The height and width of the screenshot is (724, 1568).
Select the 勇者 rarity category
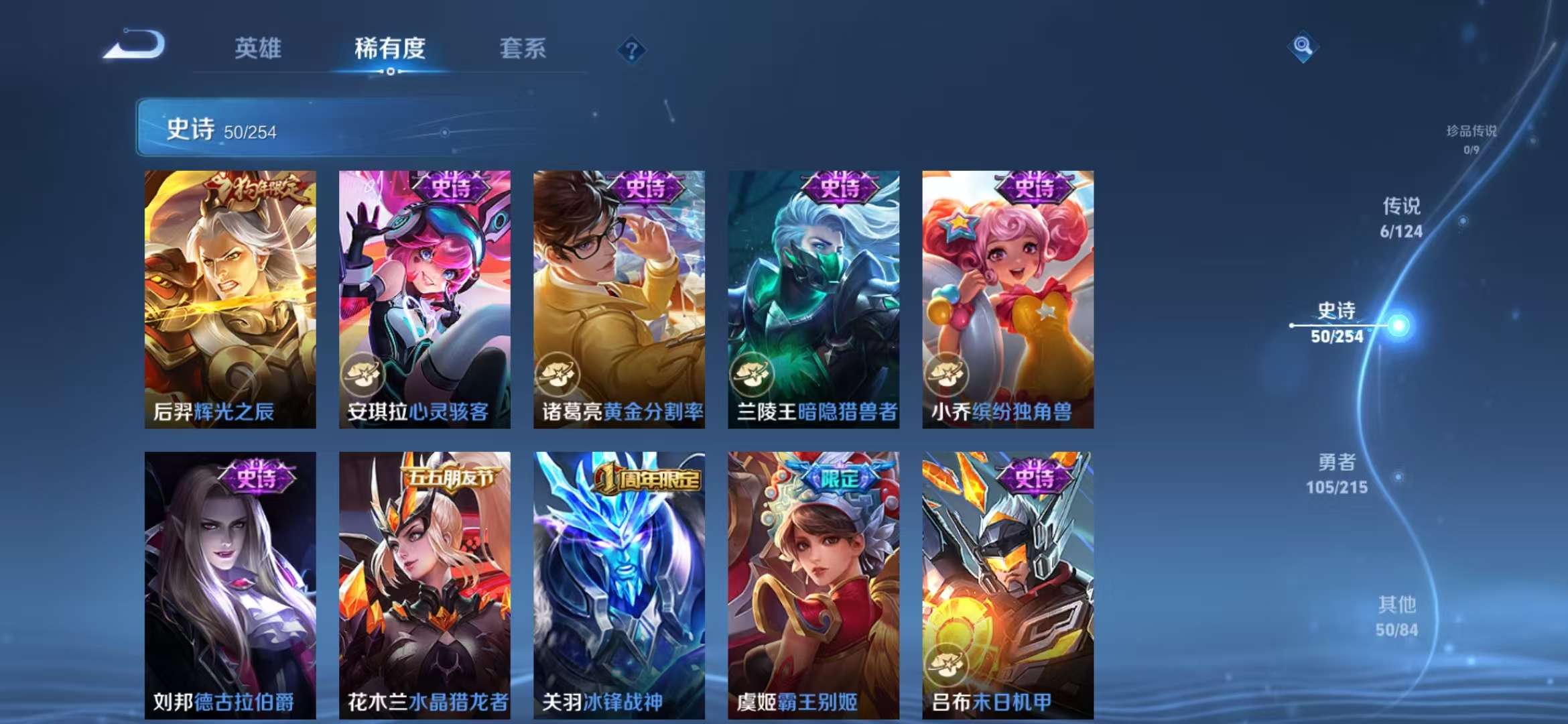[x=1338, y=474]
